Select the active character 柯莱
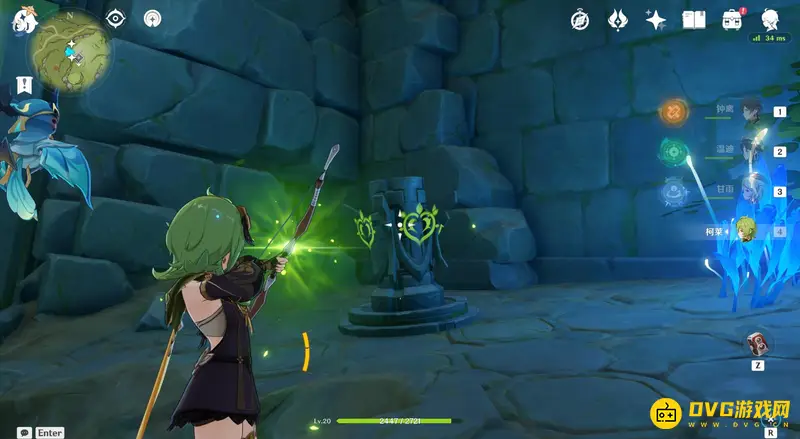Viewport: 800px width, 439px height. 745,231
